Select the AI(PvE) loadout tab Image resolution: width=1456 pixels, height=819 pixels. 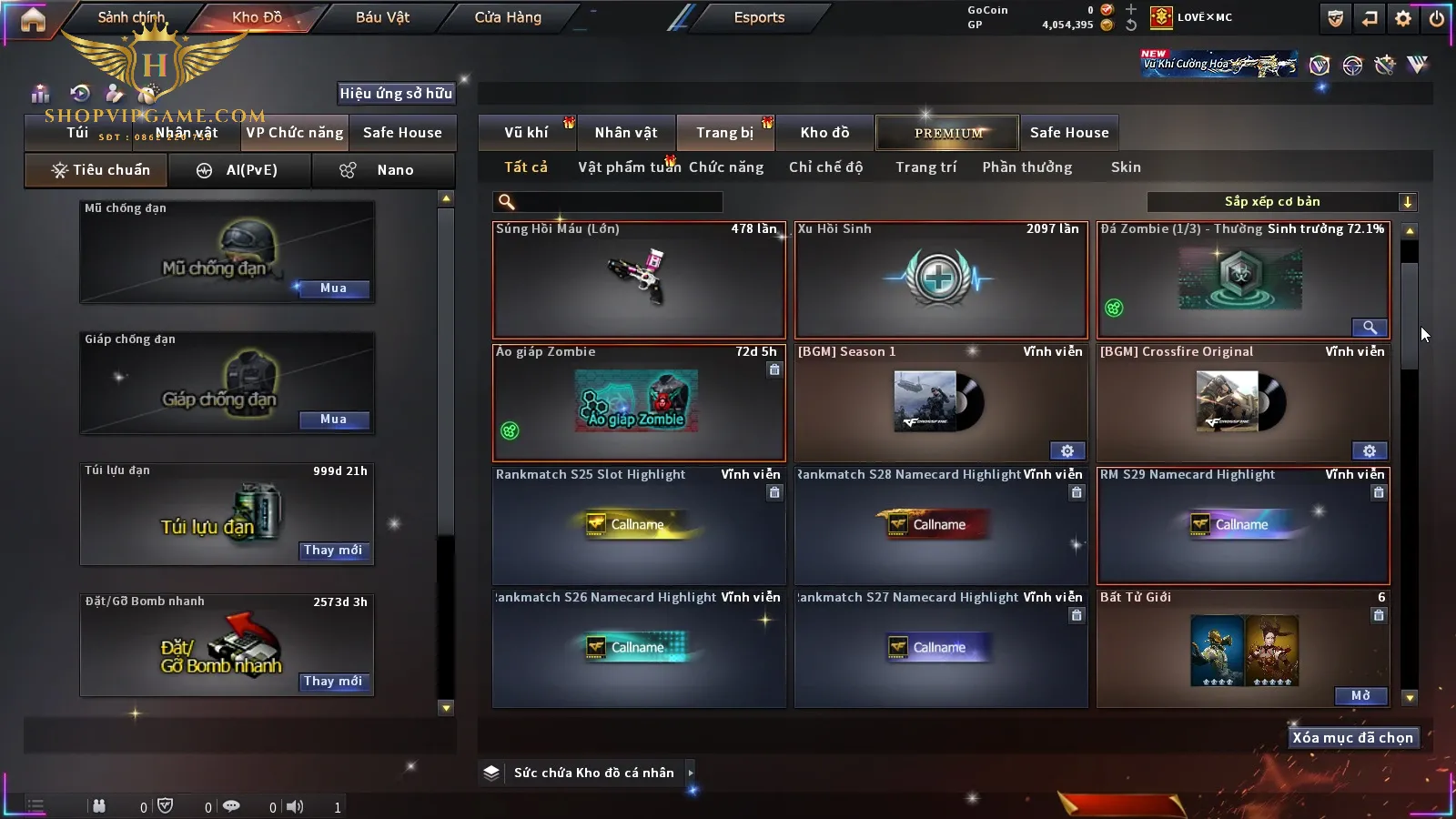(x=240, y=170)
